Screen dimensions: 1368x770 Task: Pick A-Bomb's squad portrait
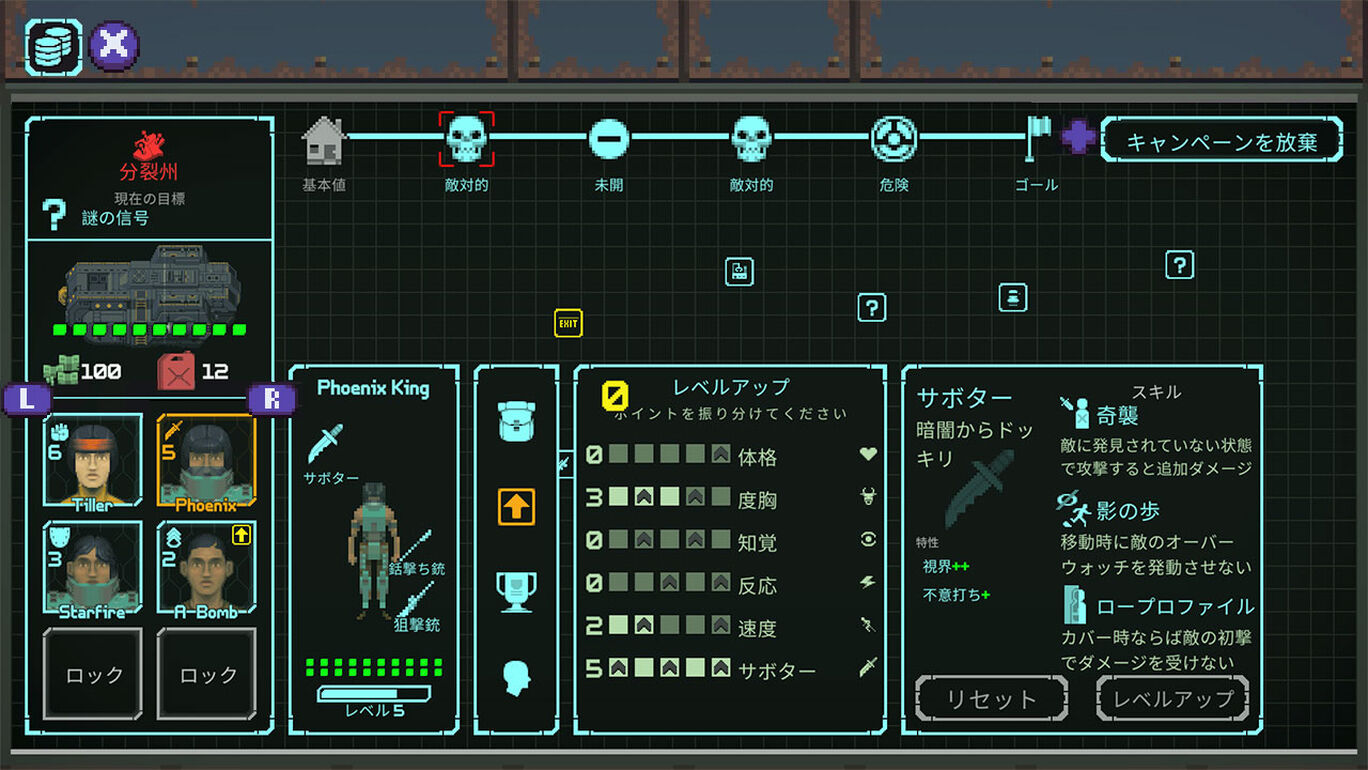pyautogui.click(x=206, y=567)
